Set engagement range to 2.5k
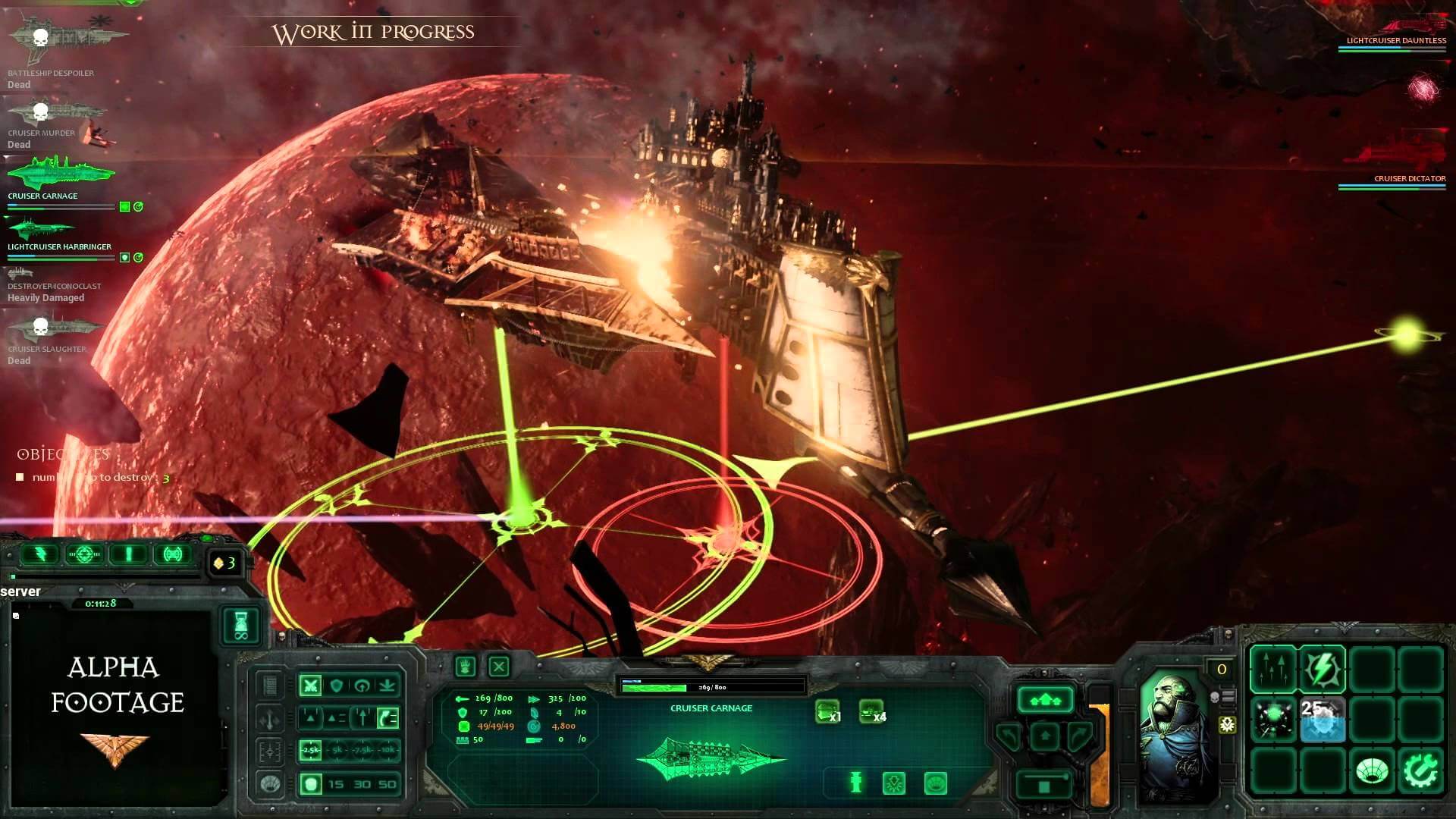The image size is (1456, 819). pyautogui.click(x=311, y=750)
